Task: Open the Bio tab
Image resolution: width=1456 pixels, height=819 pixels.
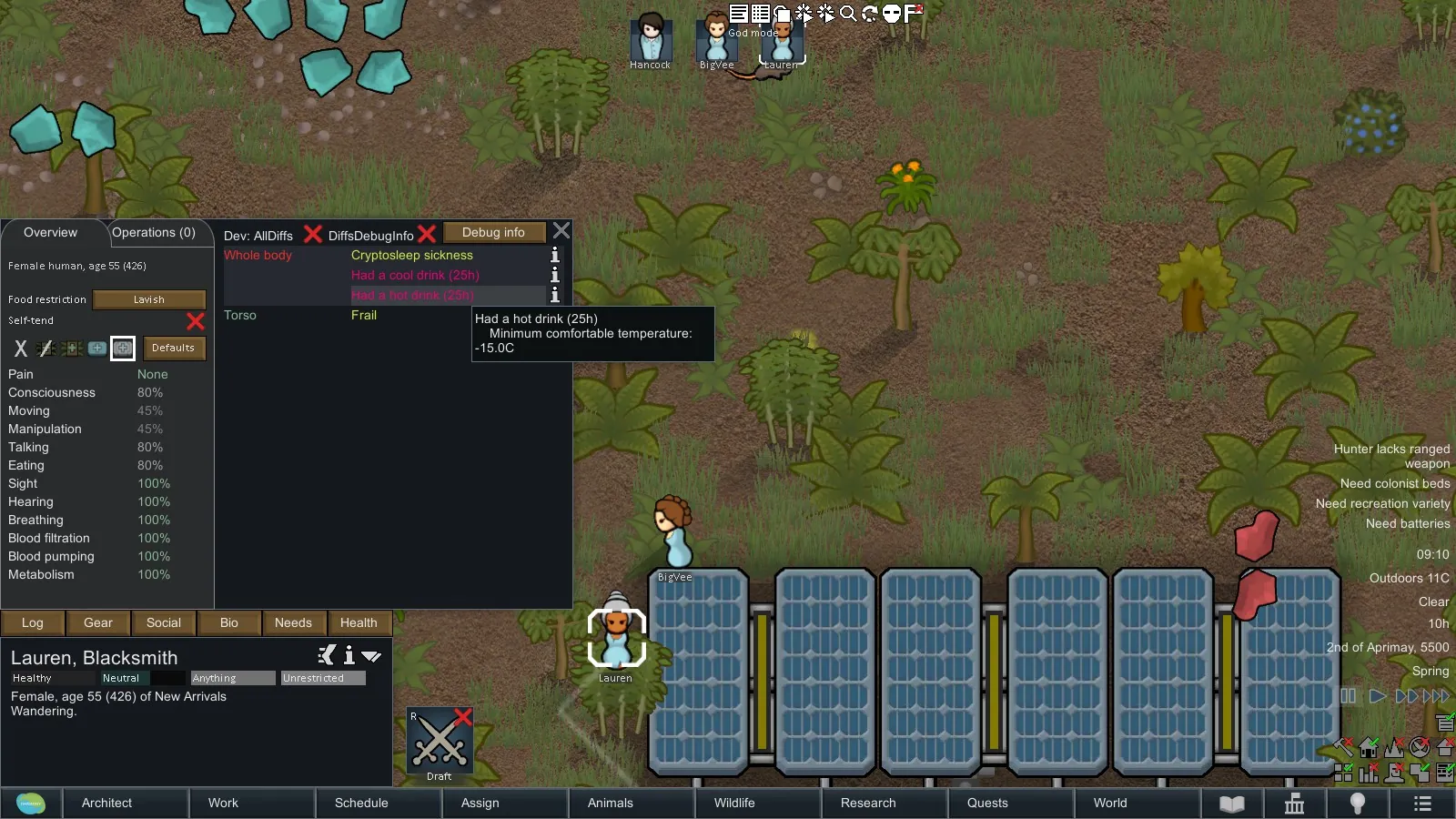Action: [x=229, y=623]
